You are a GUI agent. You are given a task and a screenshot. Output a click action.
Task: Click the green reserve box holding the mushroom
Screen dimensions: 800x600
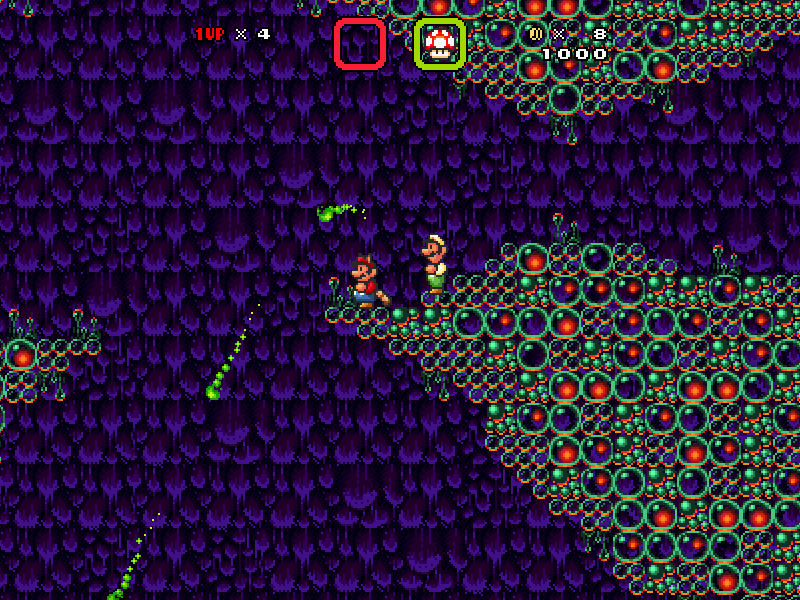coord(439,43)
